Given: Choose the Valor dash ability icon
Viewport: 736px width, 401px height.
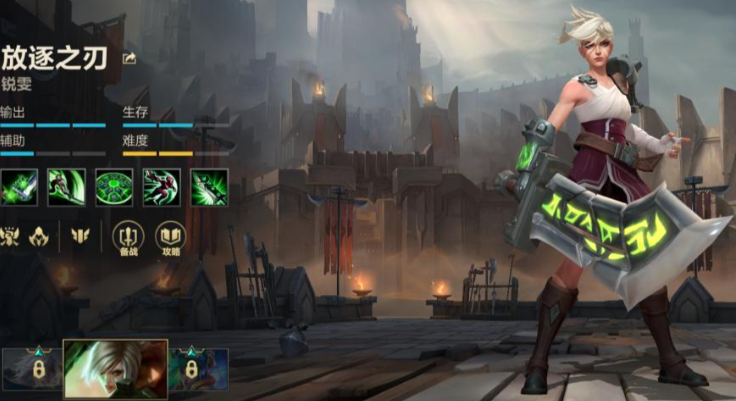Looking at the screenshot, I should 160,187.
